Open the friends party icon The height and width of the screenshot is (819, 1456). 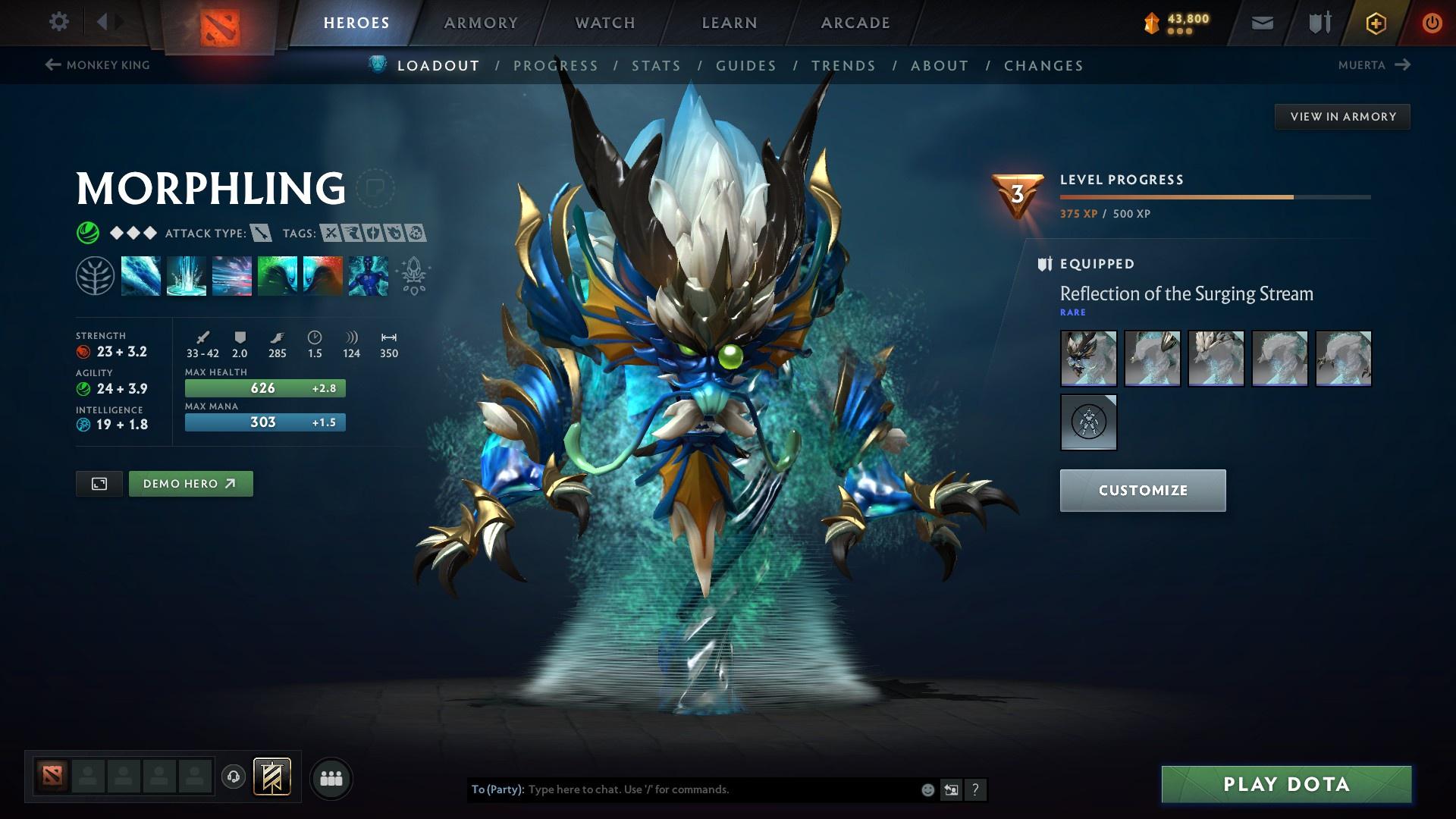point(331,777)
